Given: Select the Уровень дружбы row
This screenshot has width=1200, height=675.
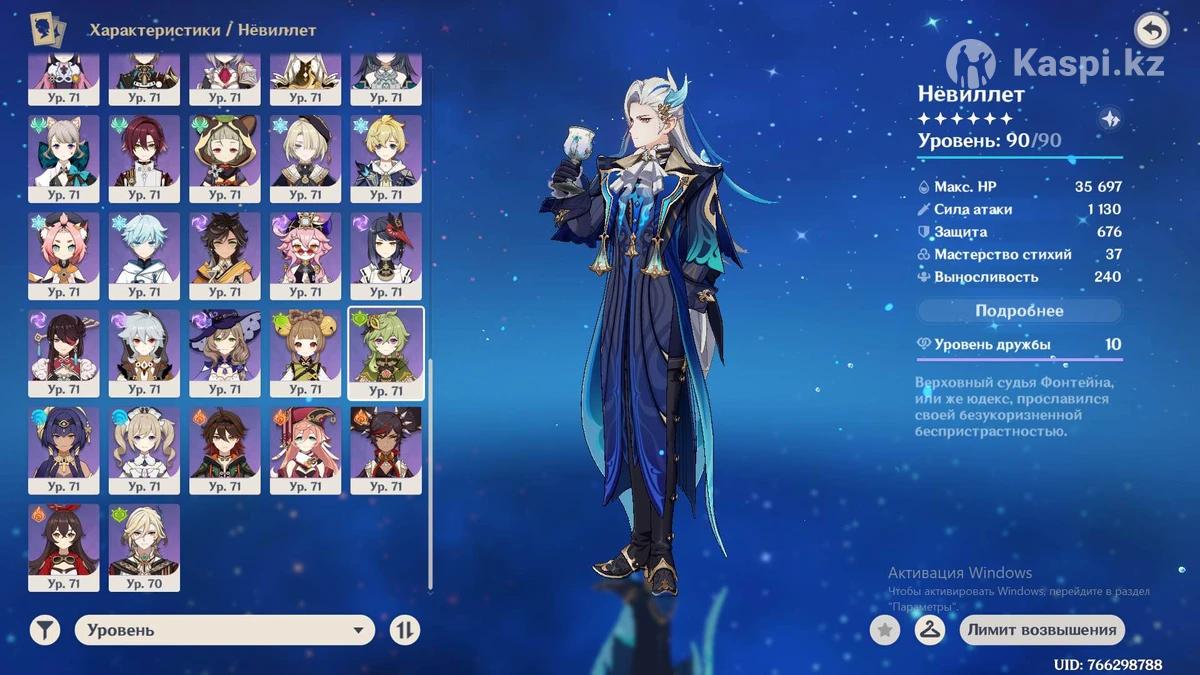Looking at the screenshot, I should (1019, 345).
